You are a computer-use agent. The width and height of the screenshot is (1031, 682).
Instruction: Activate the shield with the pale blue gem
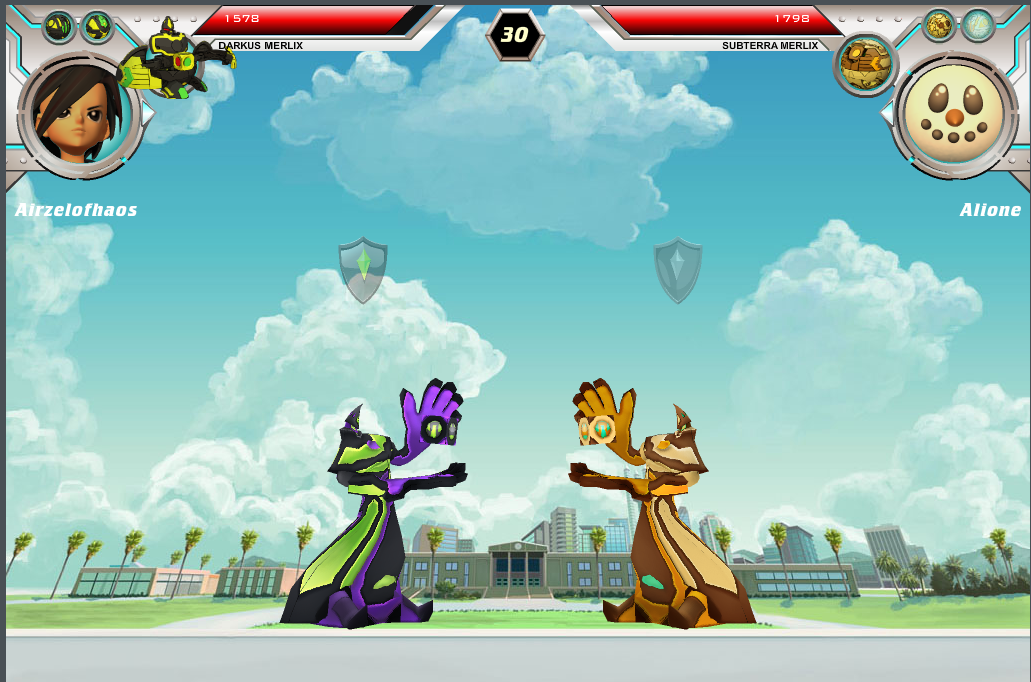tap(678, 269)
